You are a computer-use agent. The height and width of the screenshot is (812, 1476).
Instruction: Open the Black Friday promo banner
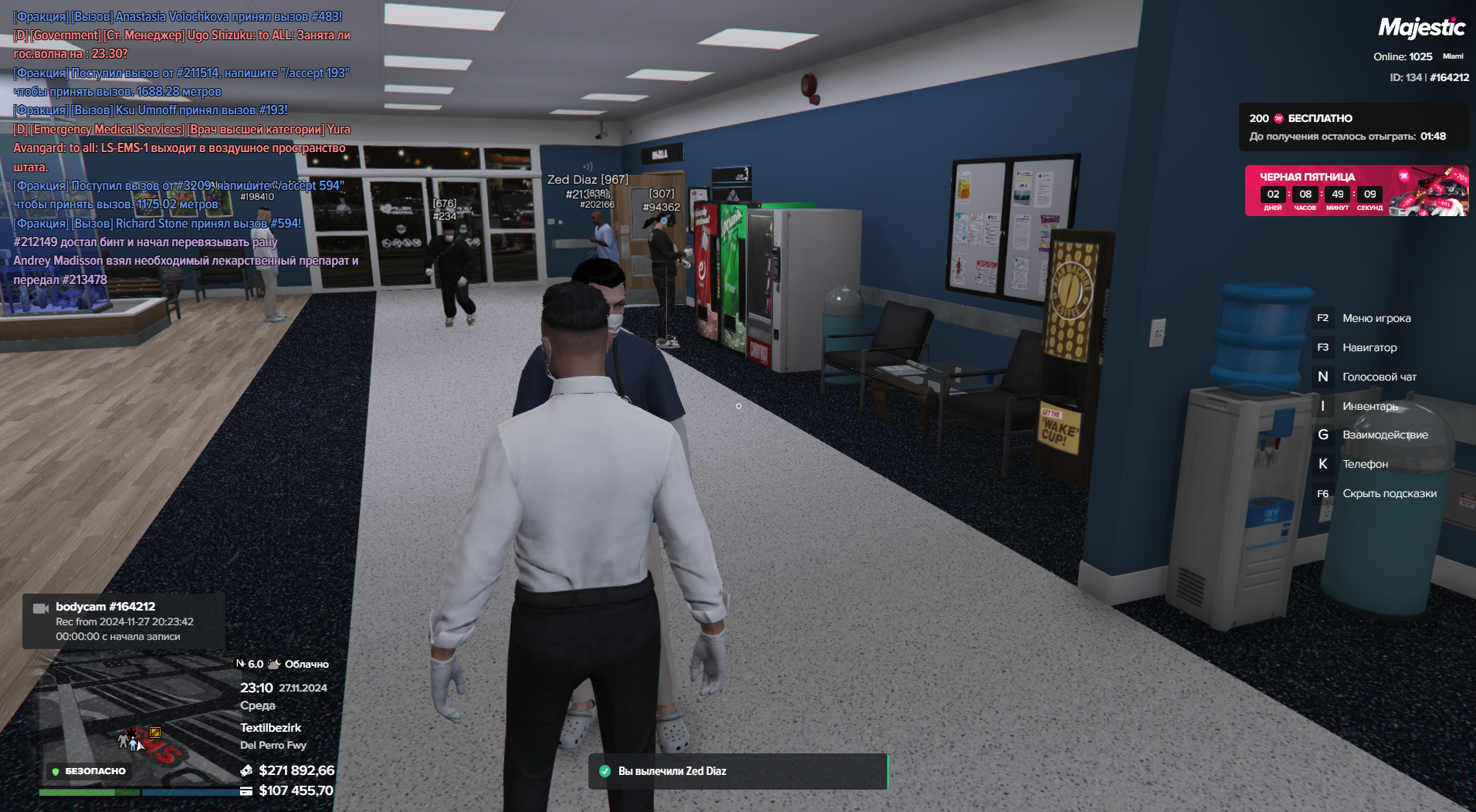[x=1356, y=191]
